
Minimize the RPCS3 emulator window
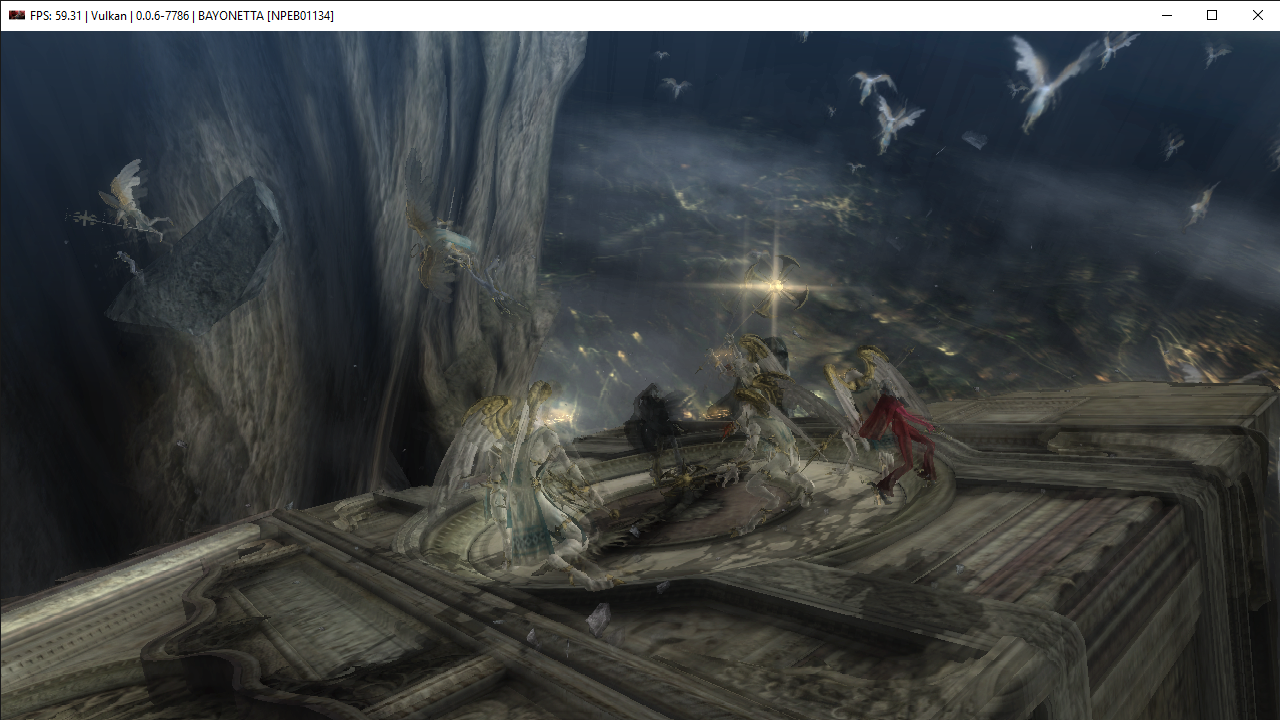1166,15
